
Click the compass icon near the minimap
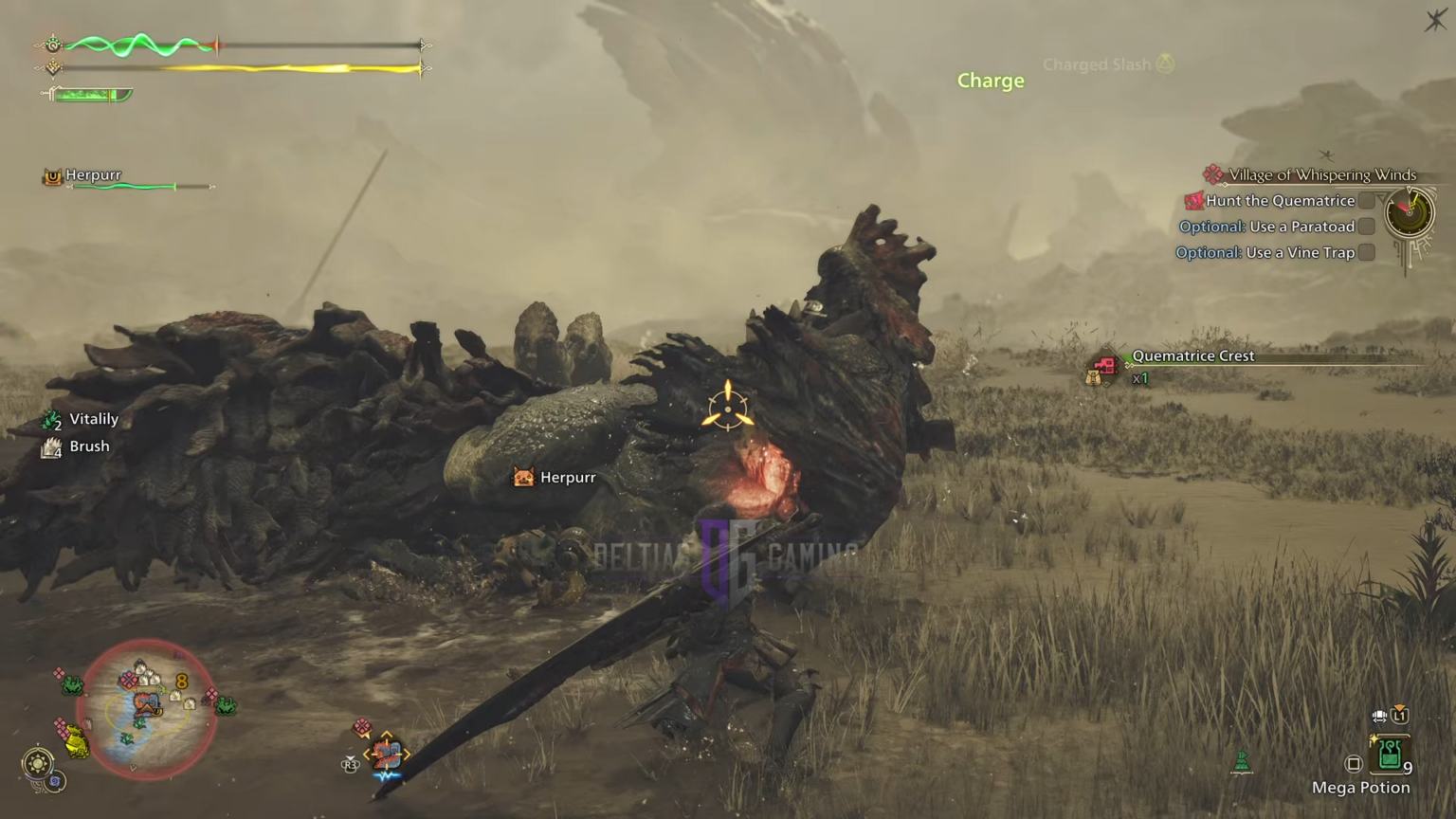click(38, 763)
